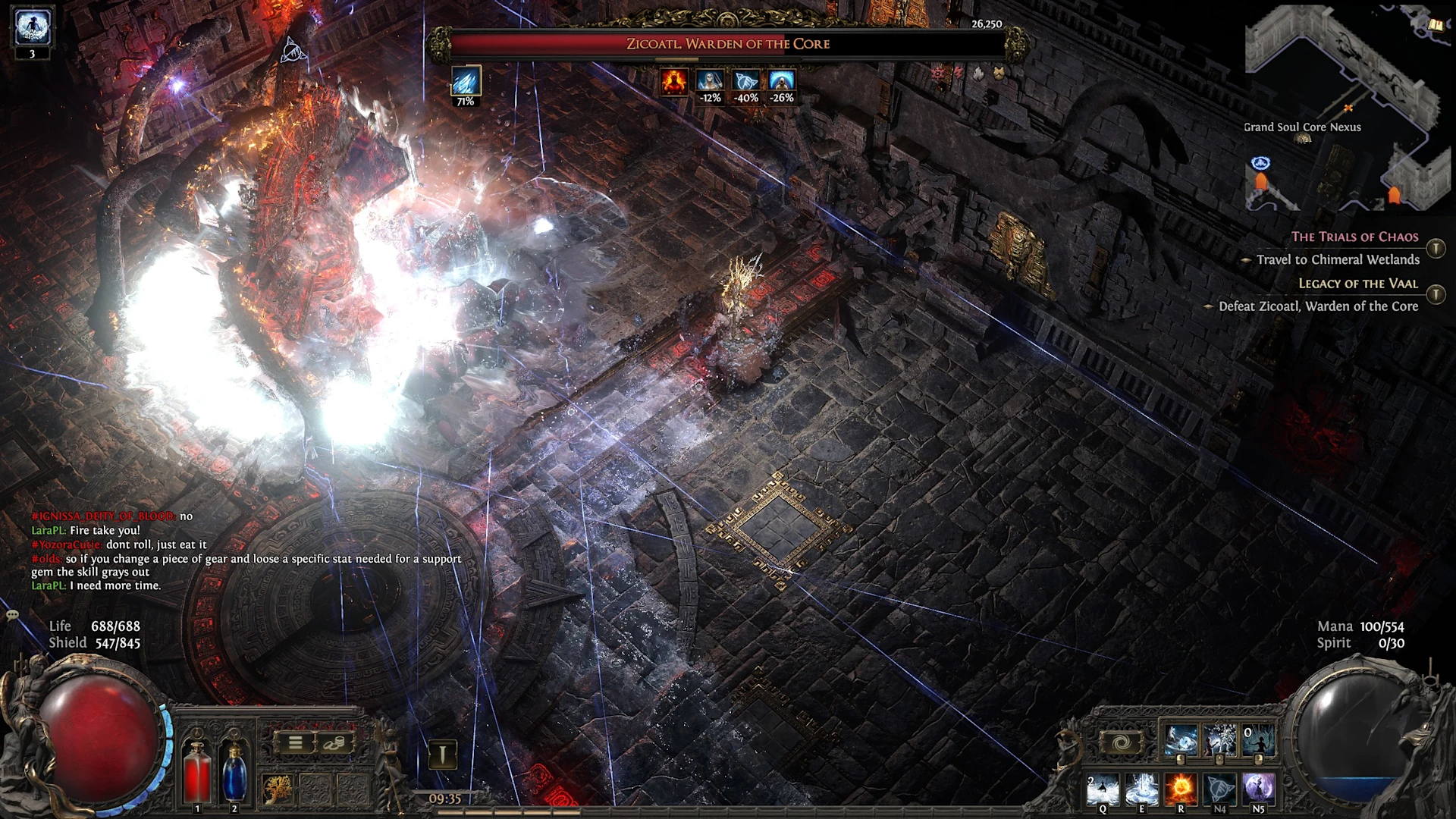Activate the fiery sun skill
This screenshot has width=1456, height=819.
click(1180, 789)
